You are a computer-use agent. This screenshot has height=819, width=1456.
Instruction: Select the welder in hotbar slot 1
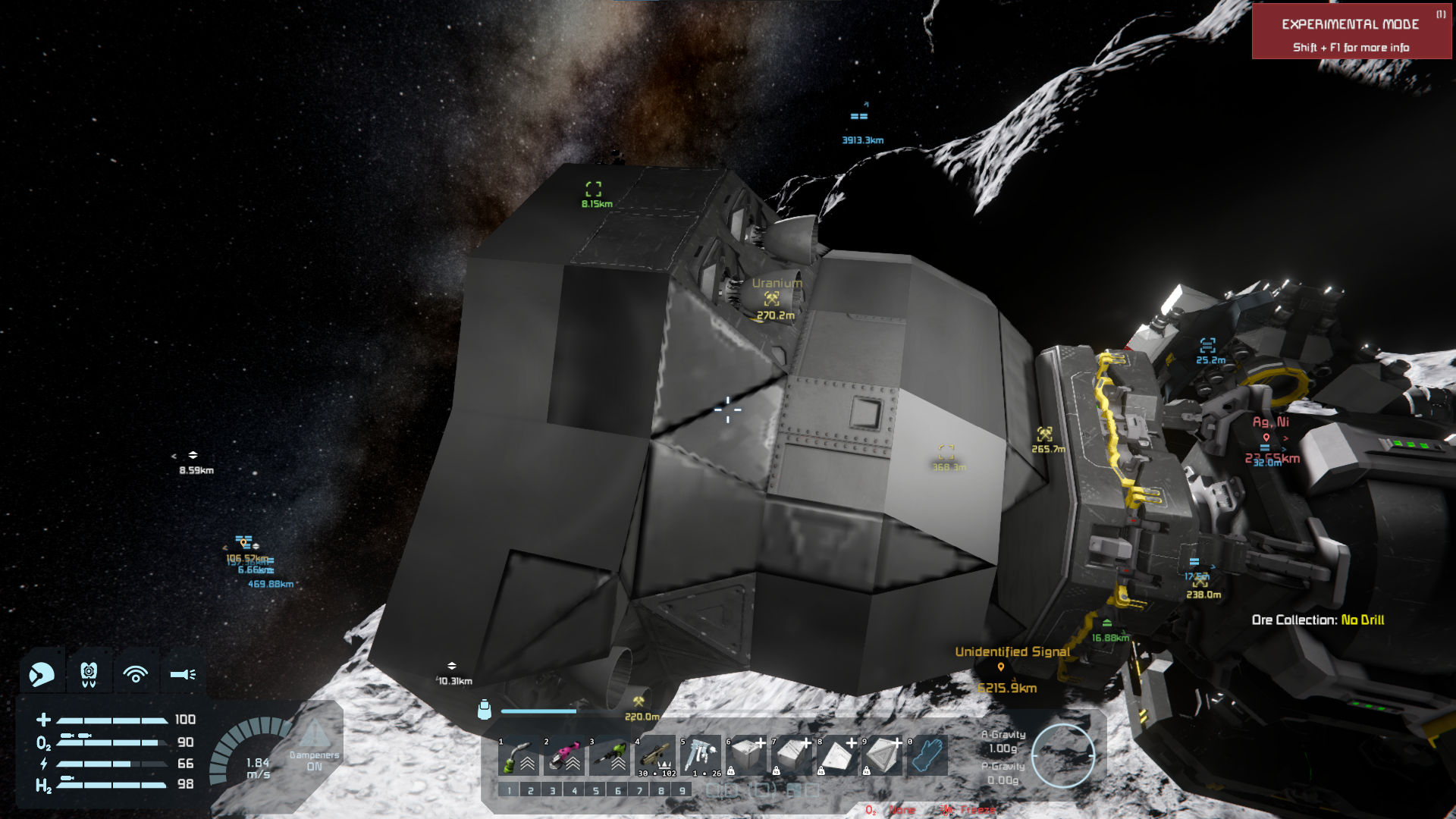(519, 755)
